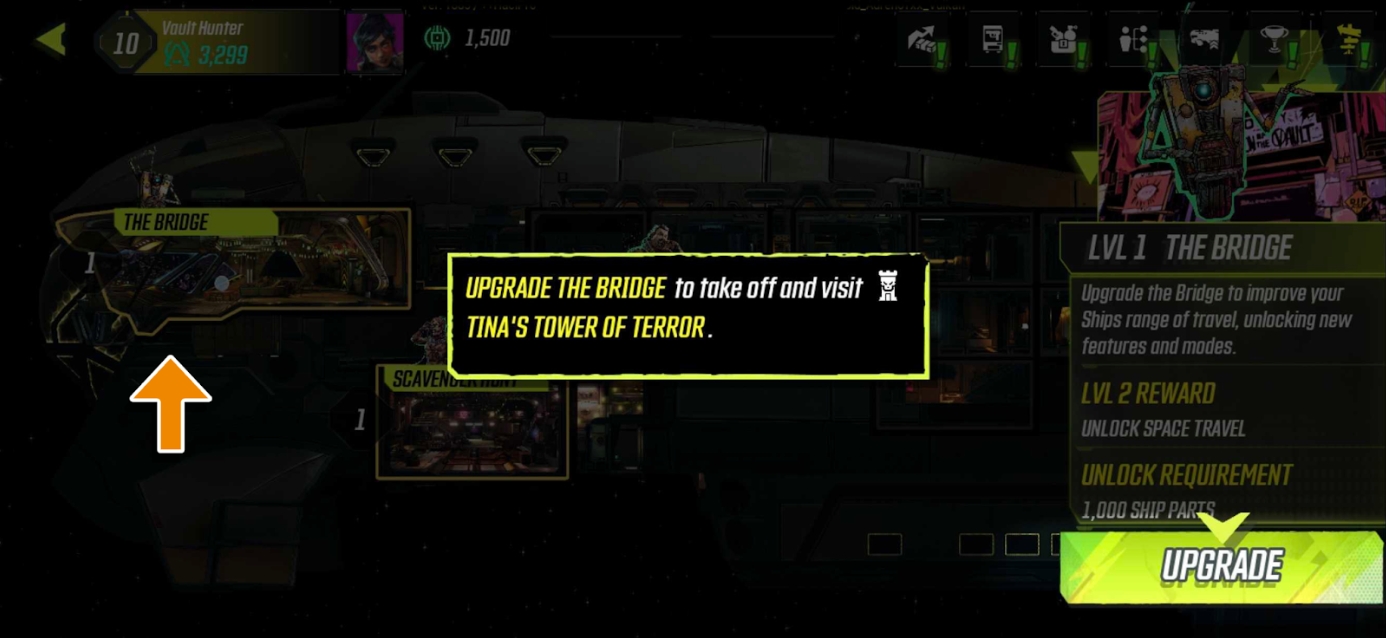Upgrade the Bridge with the green button
This screenshot has height=638, width=1386.
[1221, 566]
